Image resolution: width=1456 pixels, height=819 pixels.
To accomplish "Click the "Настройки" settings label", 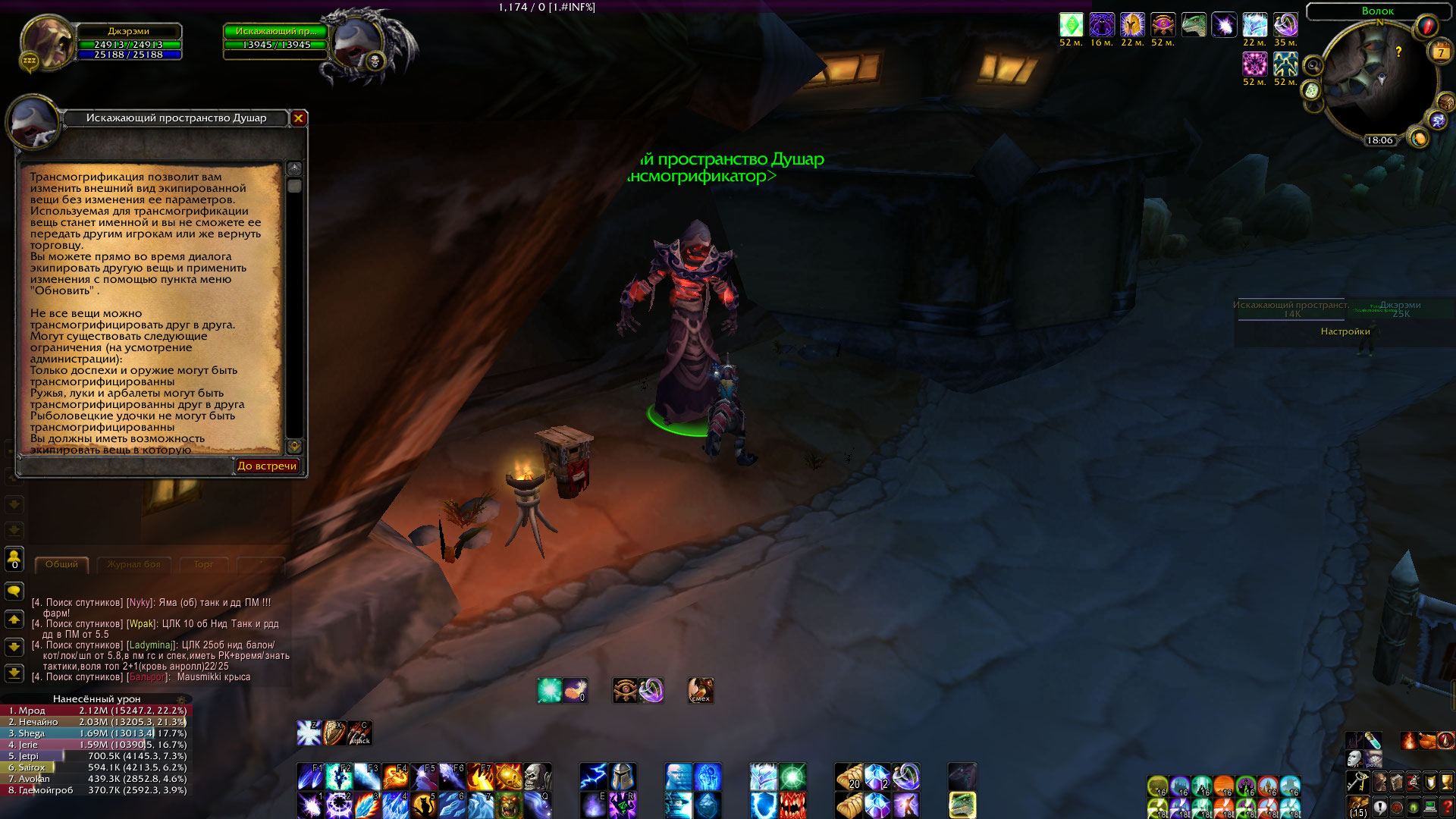I will pos(1345,331).
